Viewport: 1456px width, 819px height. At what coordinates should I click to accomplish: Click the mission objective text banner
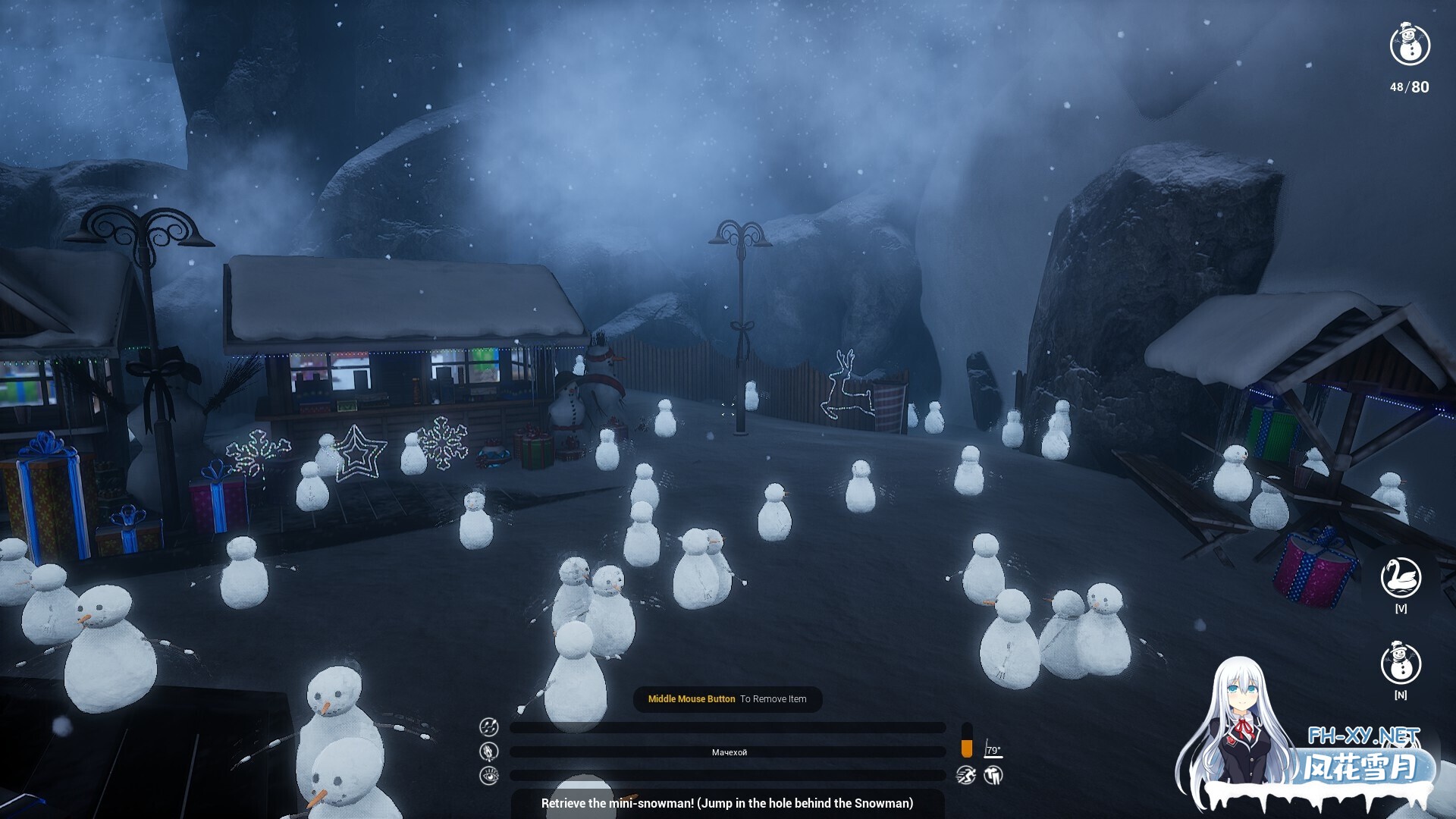point(726,803)
